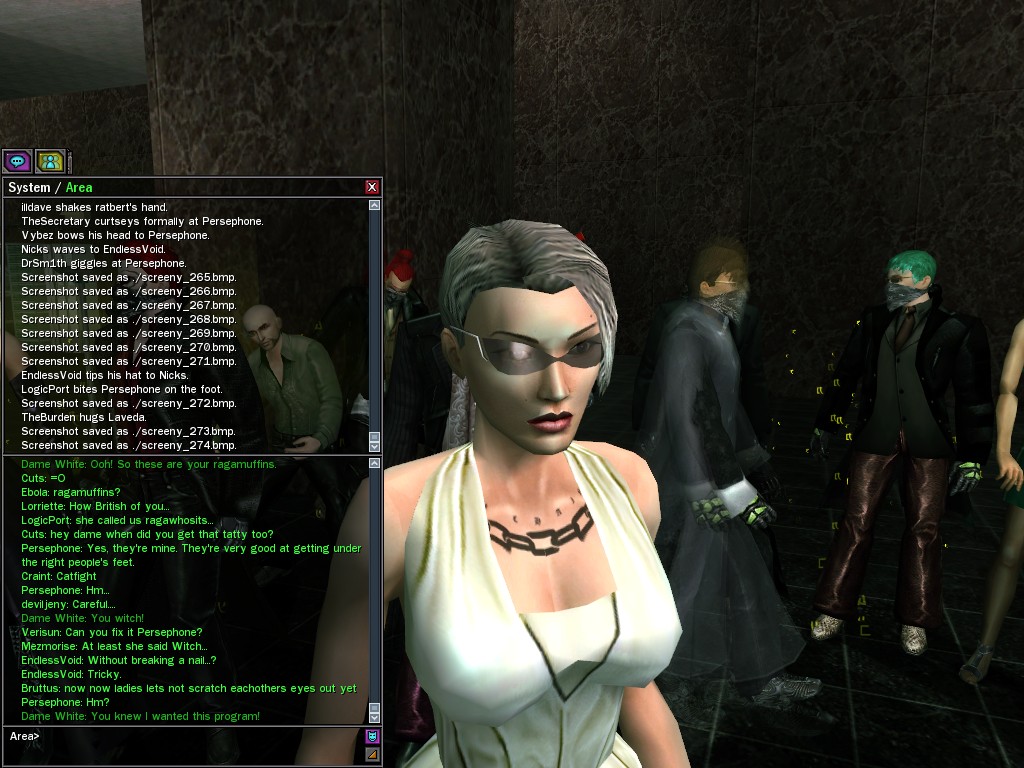Screen dimensions: 1024x768
Task: Click the area chat scroll-down arrow
Action: click(375, 717)
